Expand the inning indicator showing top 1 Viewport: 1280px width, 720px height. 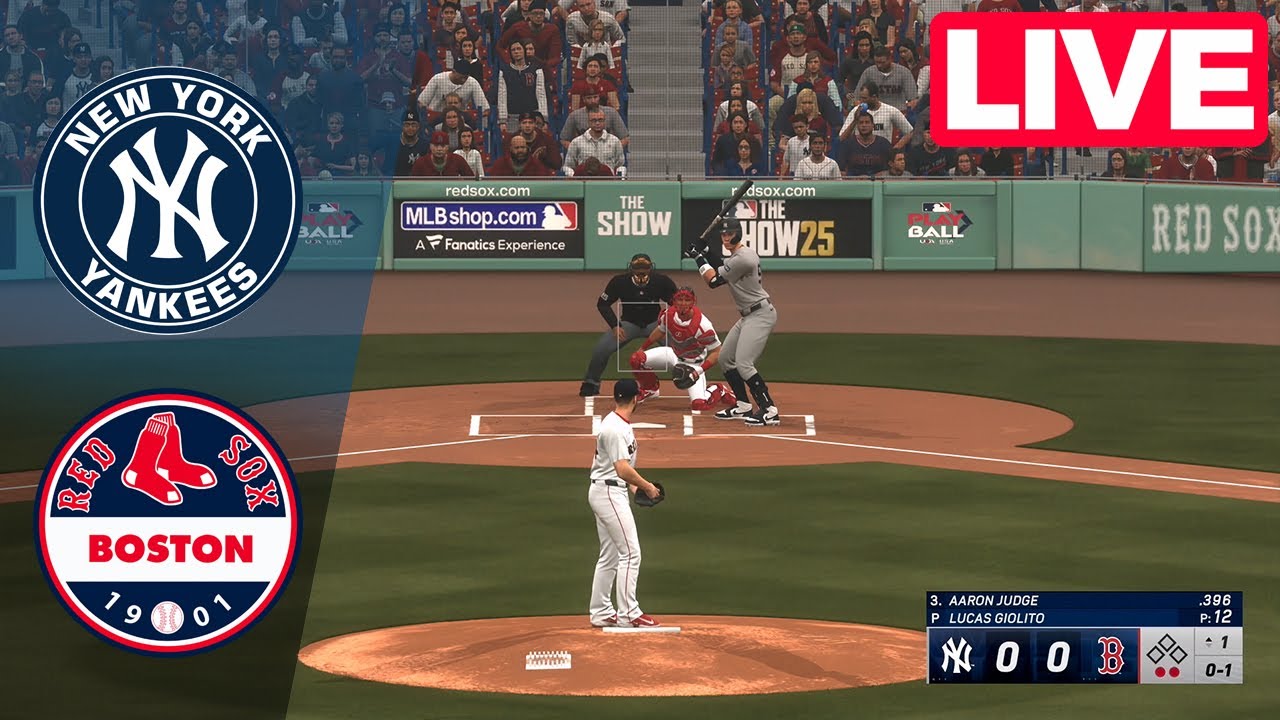tap(1217, 641)
